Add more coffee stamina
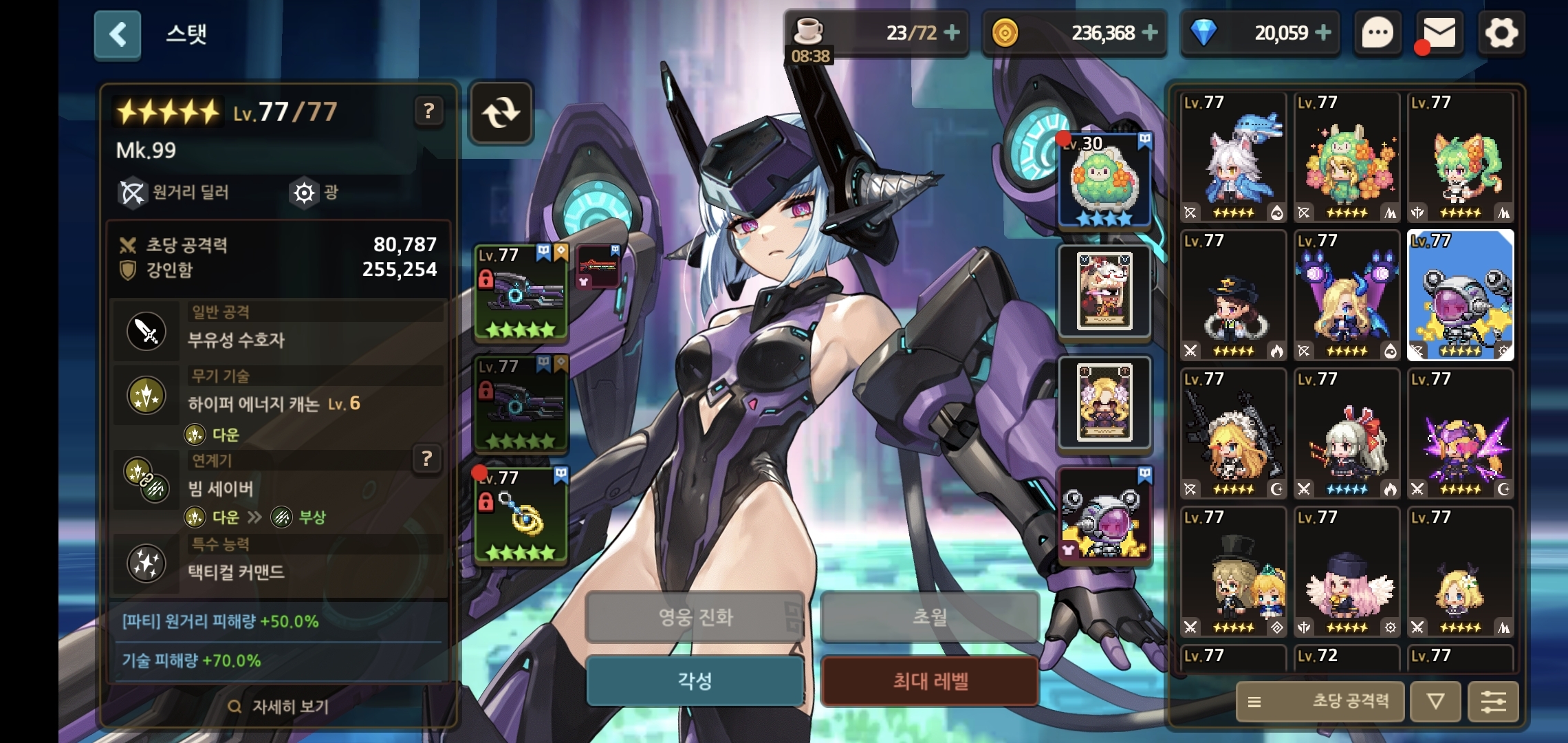The height and width of the screenshot is (743, 1568). (x=952, y=32)
